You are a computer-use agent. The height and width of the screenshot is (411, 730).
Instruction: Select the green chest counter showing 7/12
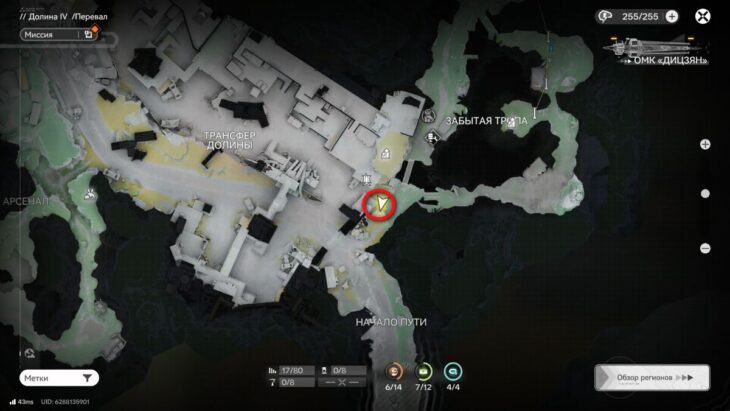423,372
